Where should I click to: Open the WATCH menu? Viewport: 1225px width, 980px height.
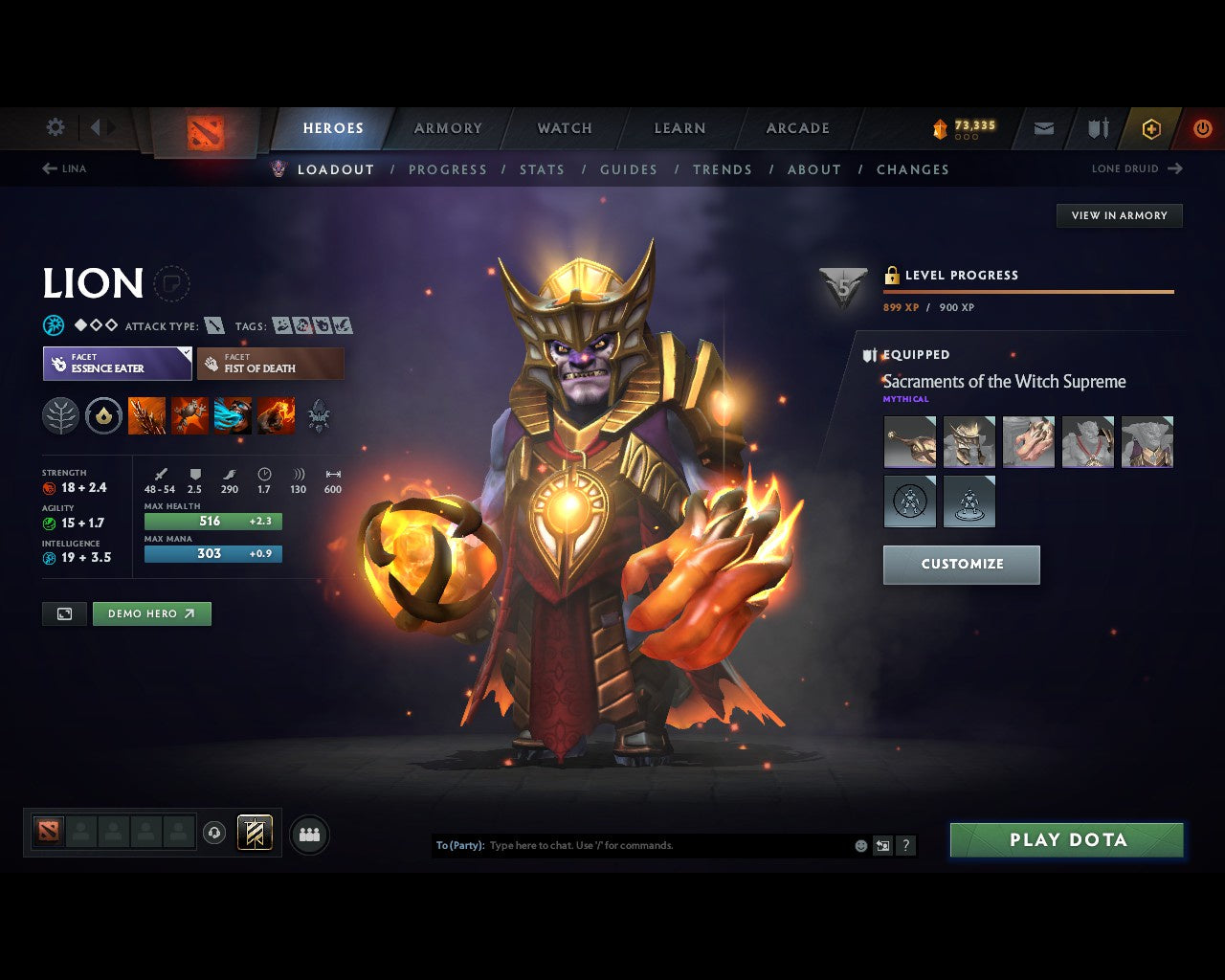tap(564, 128)
